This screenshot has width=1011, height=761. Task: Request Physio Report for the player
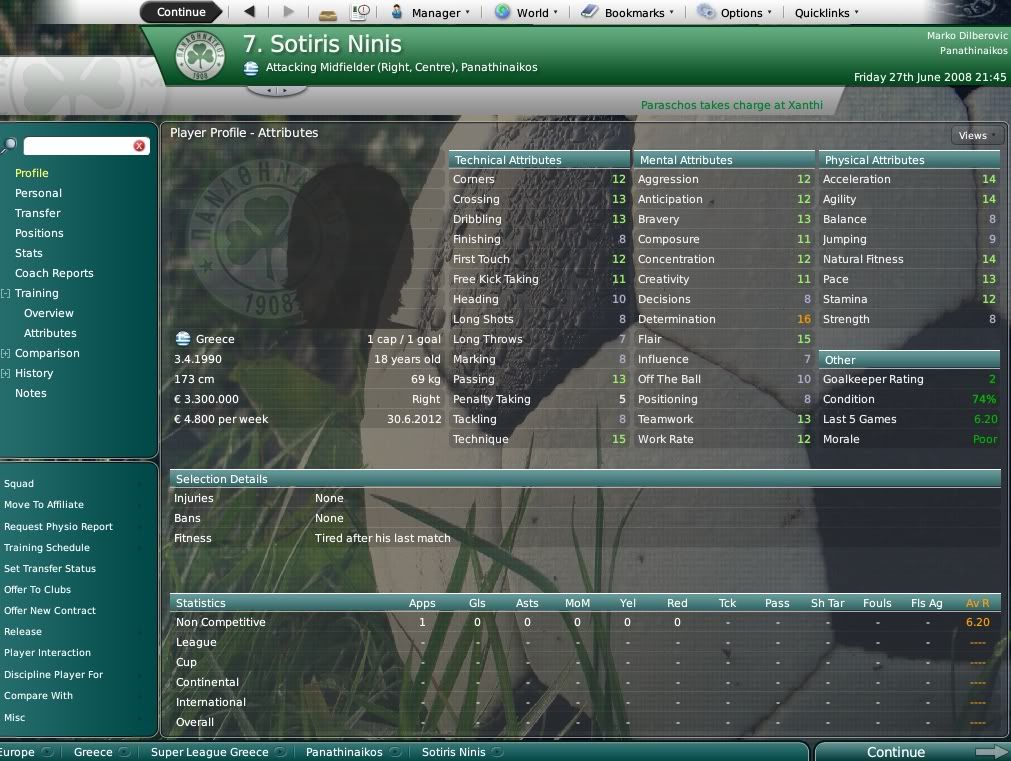[x=58, y=527]
